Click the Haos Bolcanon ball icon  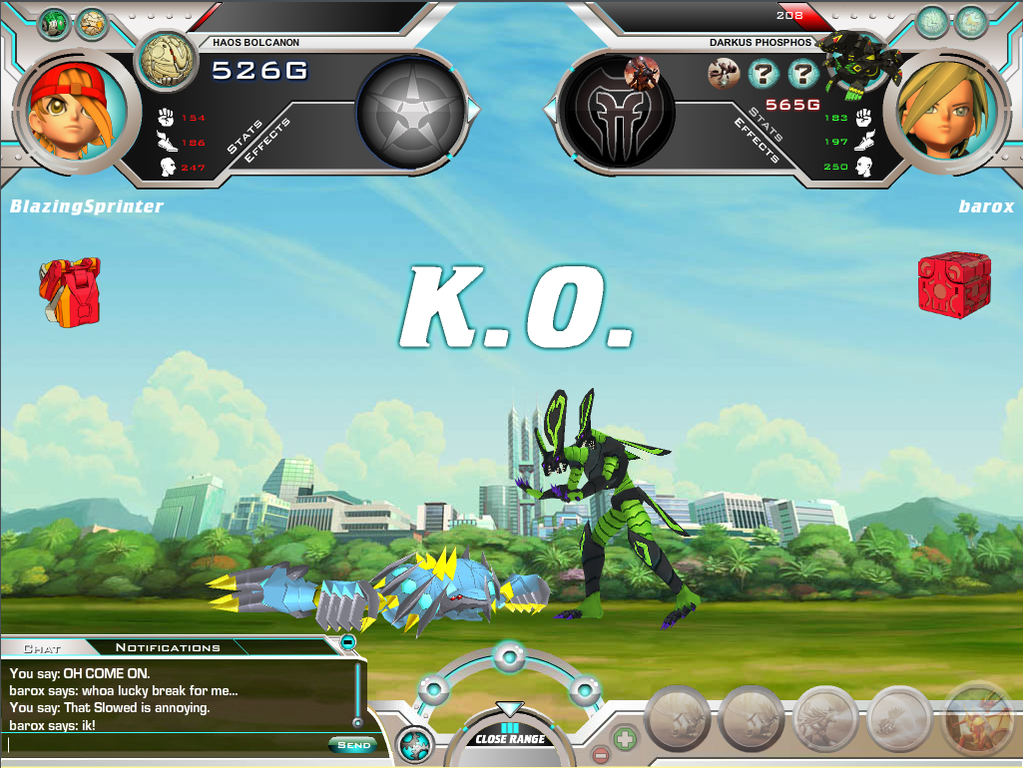point(167,60)
